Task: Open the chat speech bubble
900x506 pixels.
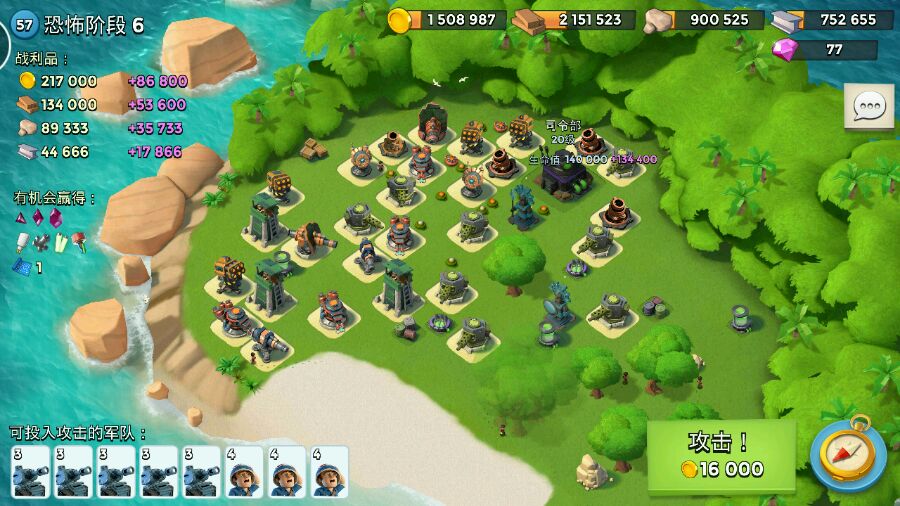Action: tap(868, 106)
